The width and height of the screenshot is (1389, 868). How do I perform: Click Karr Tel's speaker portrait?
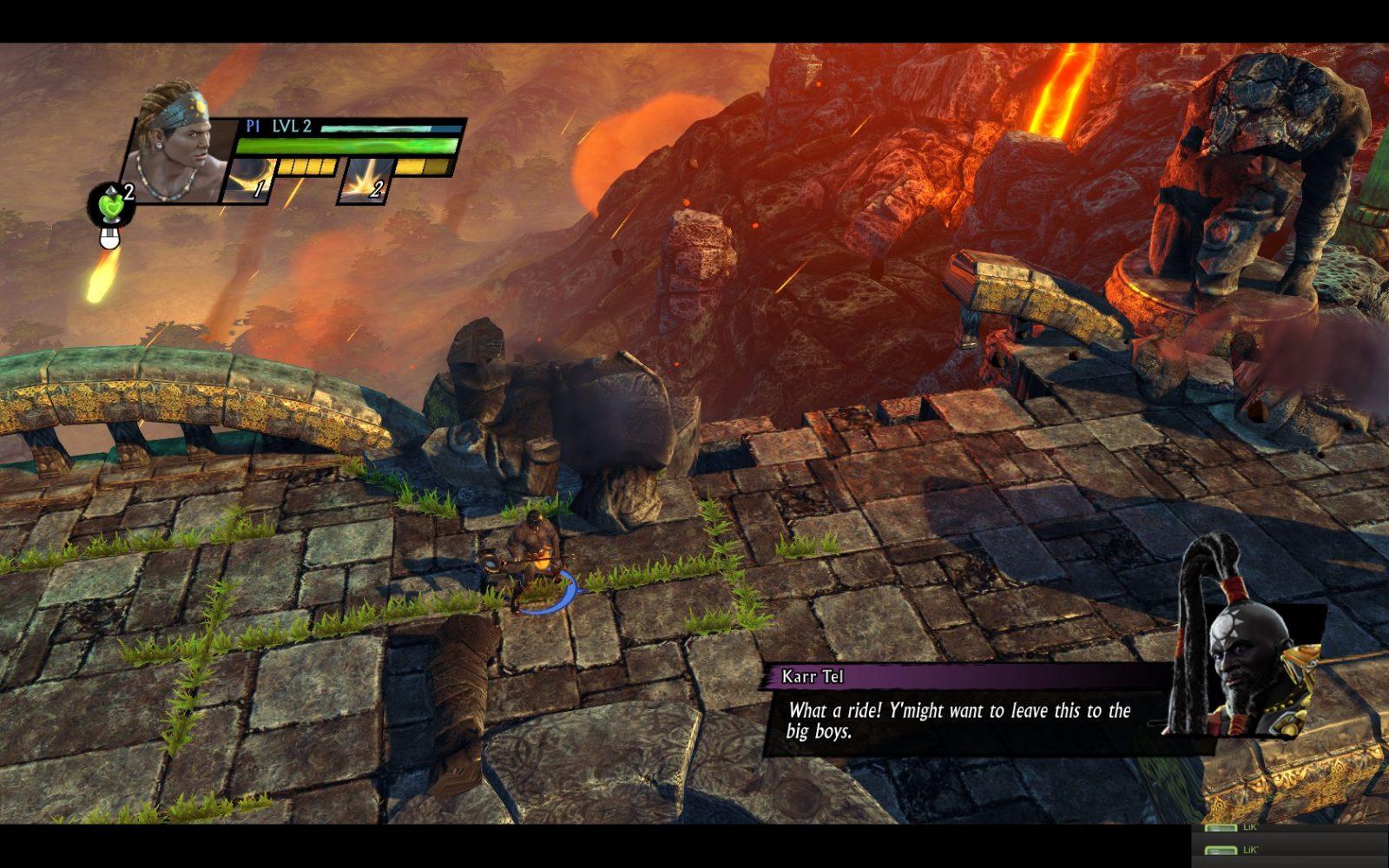1243,660
